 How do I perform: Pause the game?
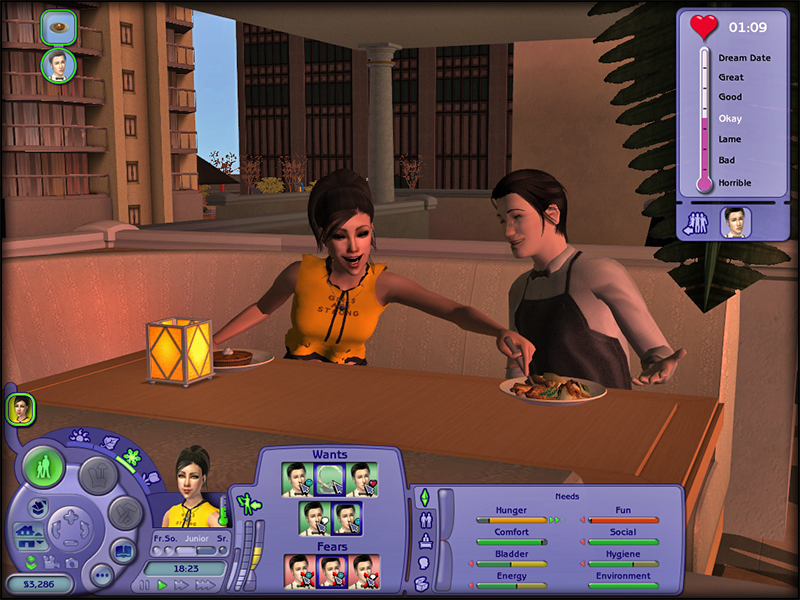point(144,585)
